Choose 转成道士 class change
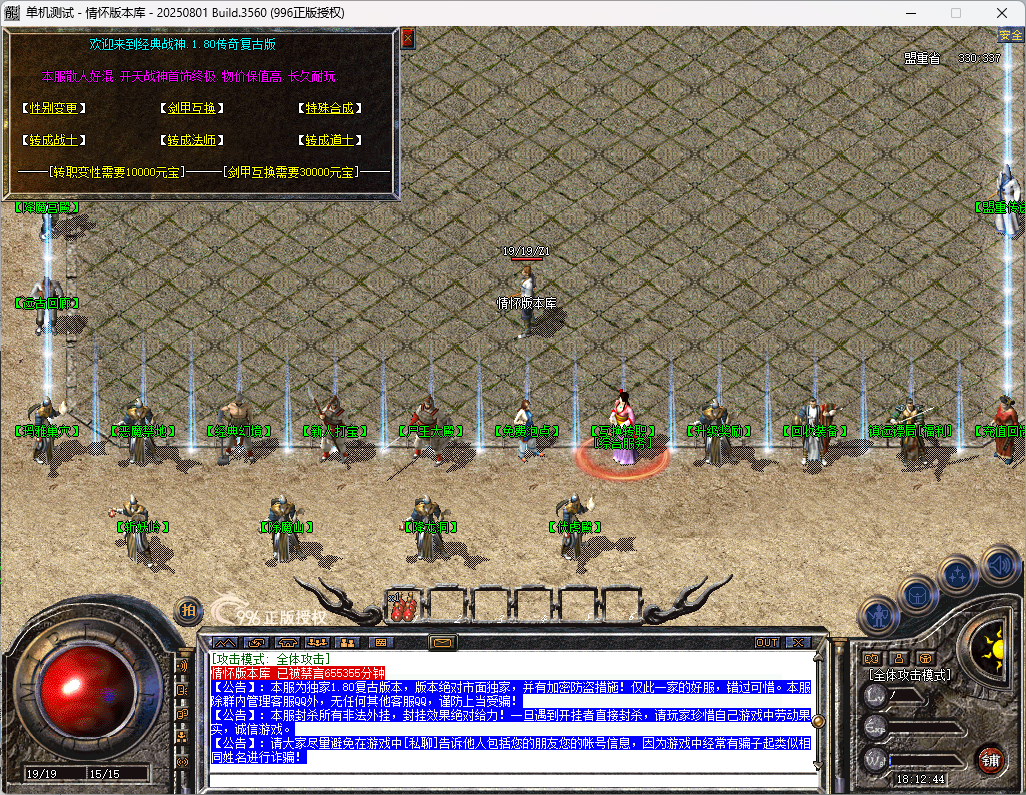The width and height of the screenshot is (1026, 795). 330,140
